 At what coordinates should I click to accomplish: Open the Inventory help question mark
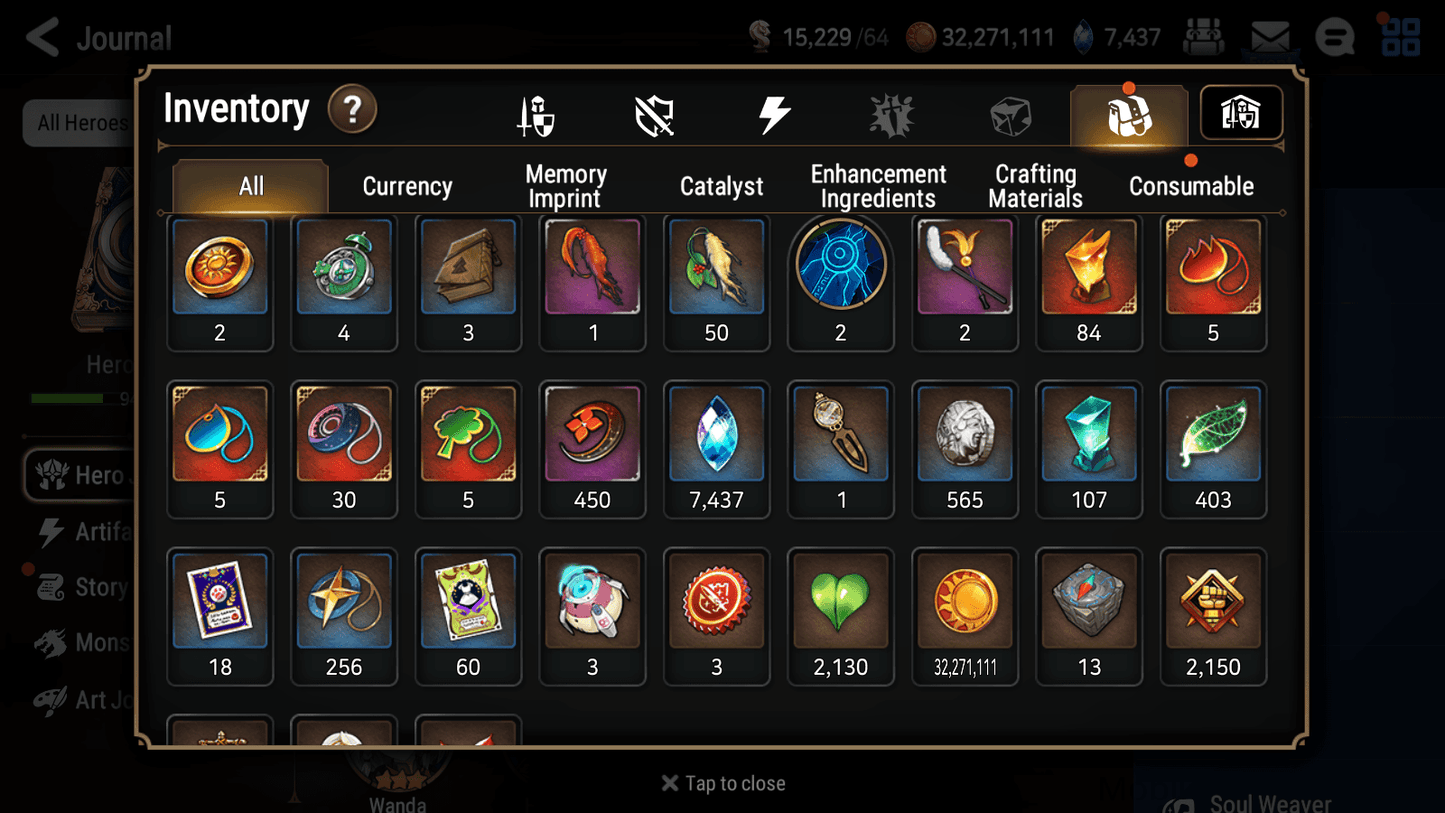click(352, 110)
